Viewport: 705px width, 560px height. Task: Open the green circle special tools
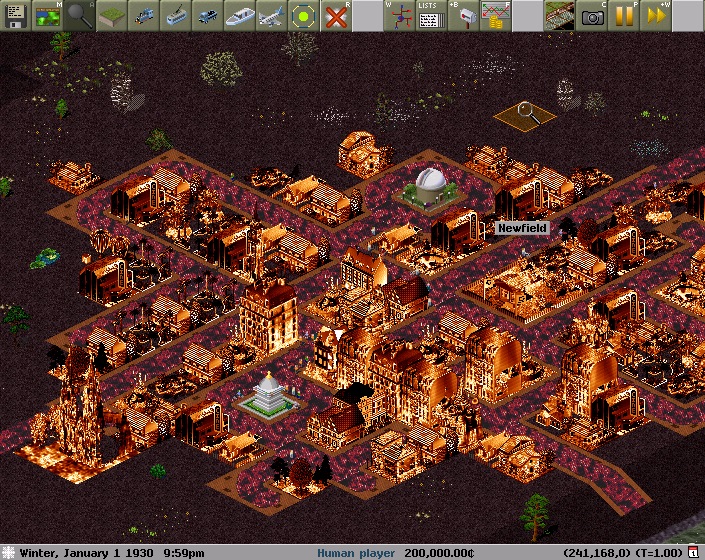coord(304,15)
